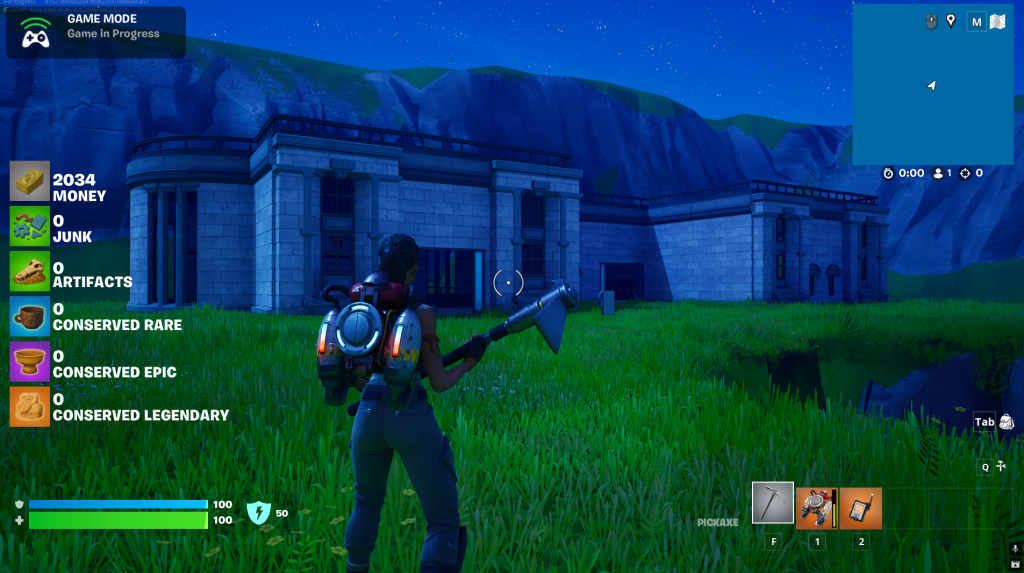Select the Artifacts fossil skull icon

30,272
